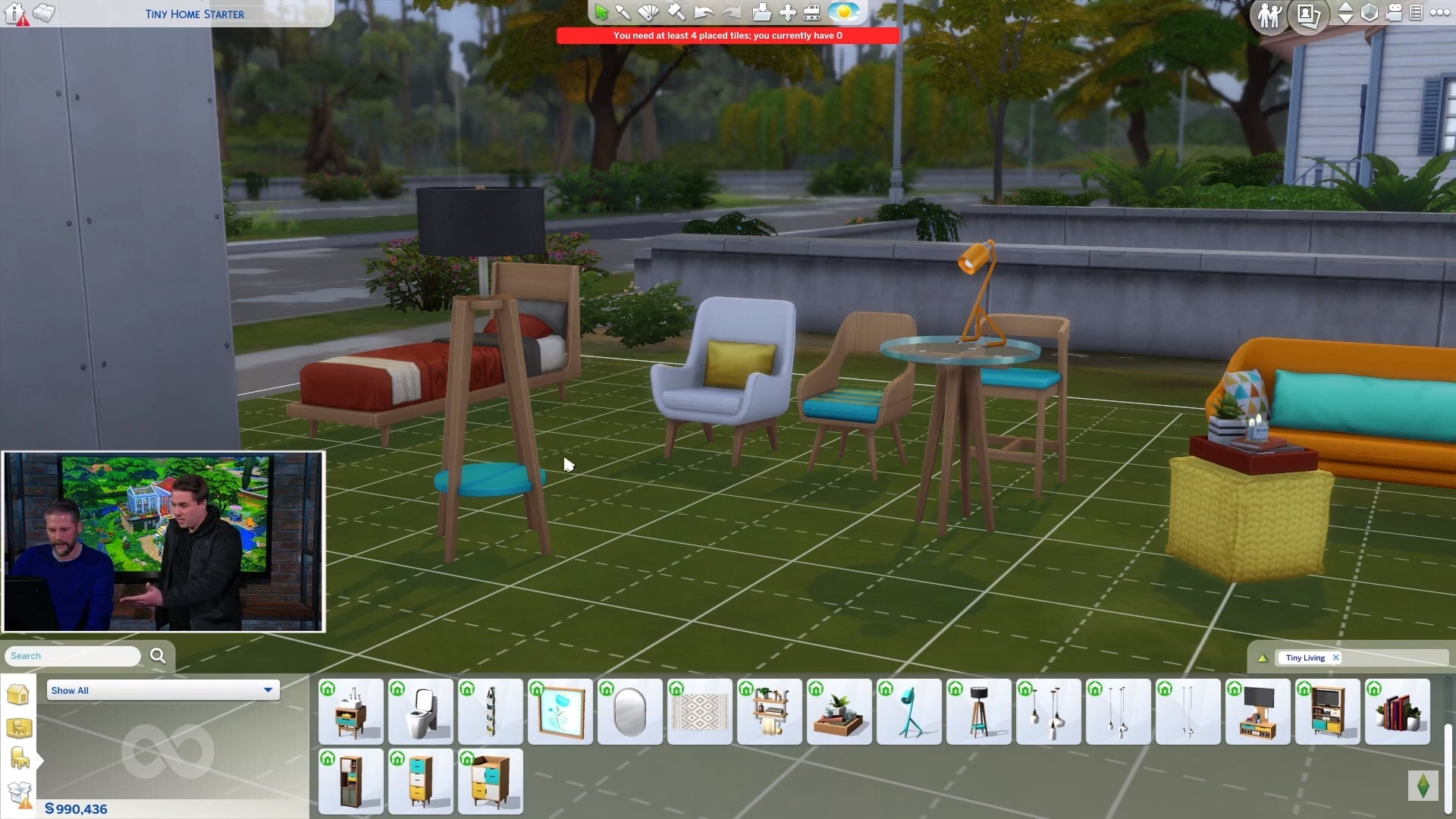Click the catalog Search field

pyautogui.click(x=73, y=656)
